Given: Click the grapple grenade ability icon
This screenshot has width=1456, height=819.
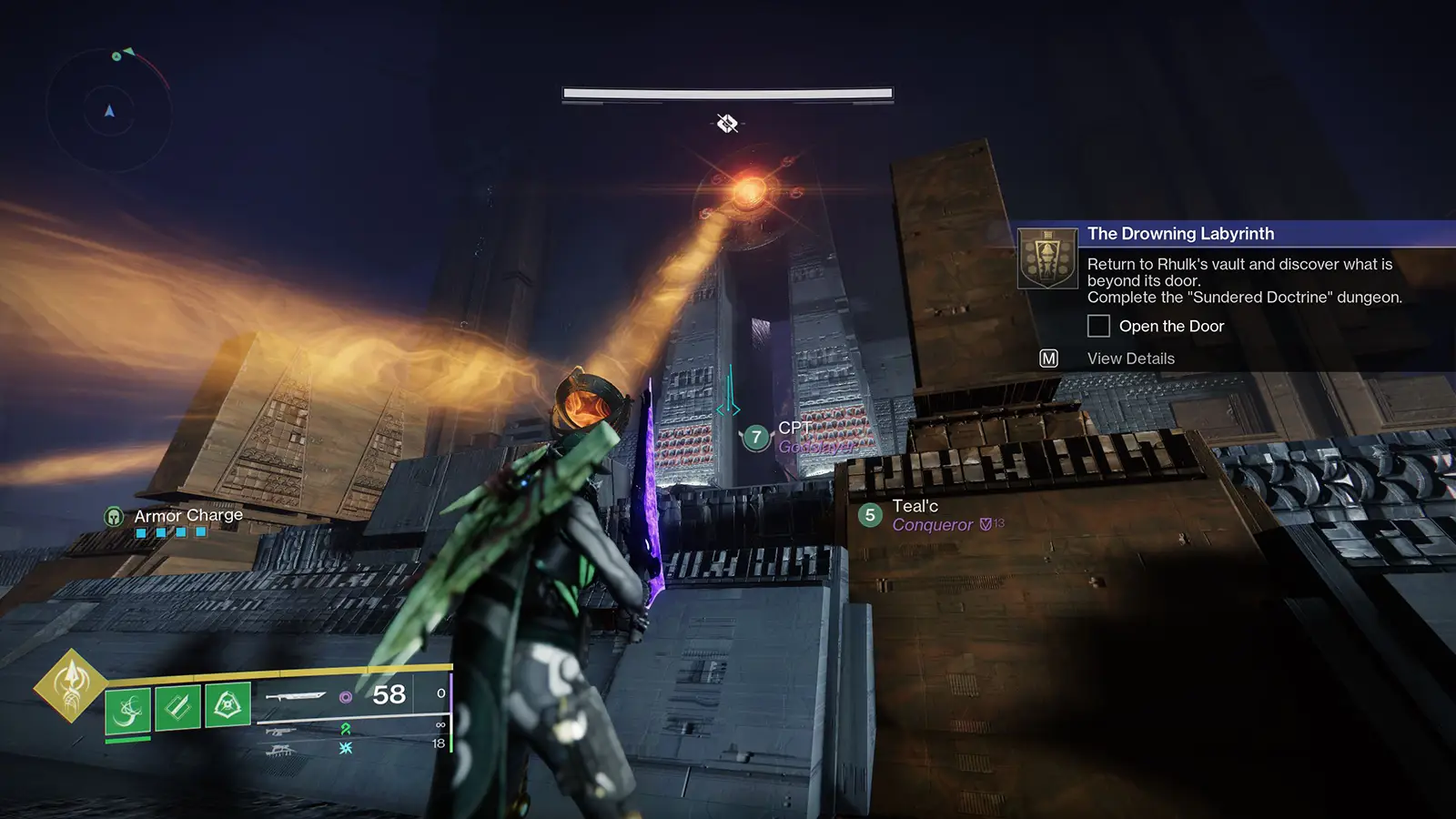Looking at the screenshot, I should [x=127, y=707].
